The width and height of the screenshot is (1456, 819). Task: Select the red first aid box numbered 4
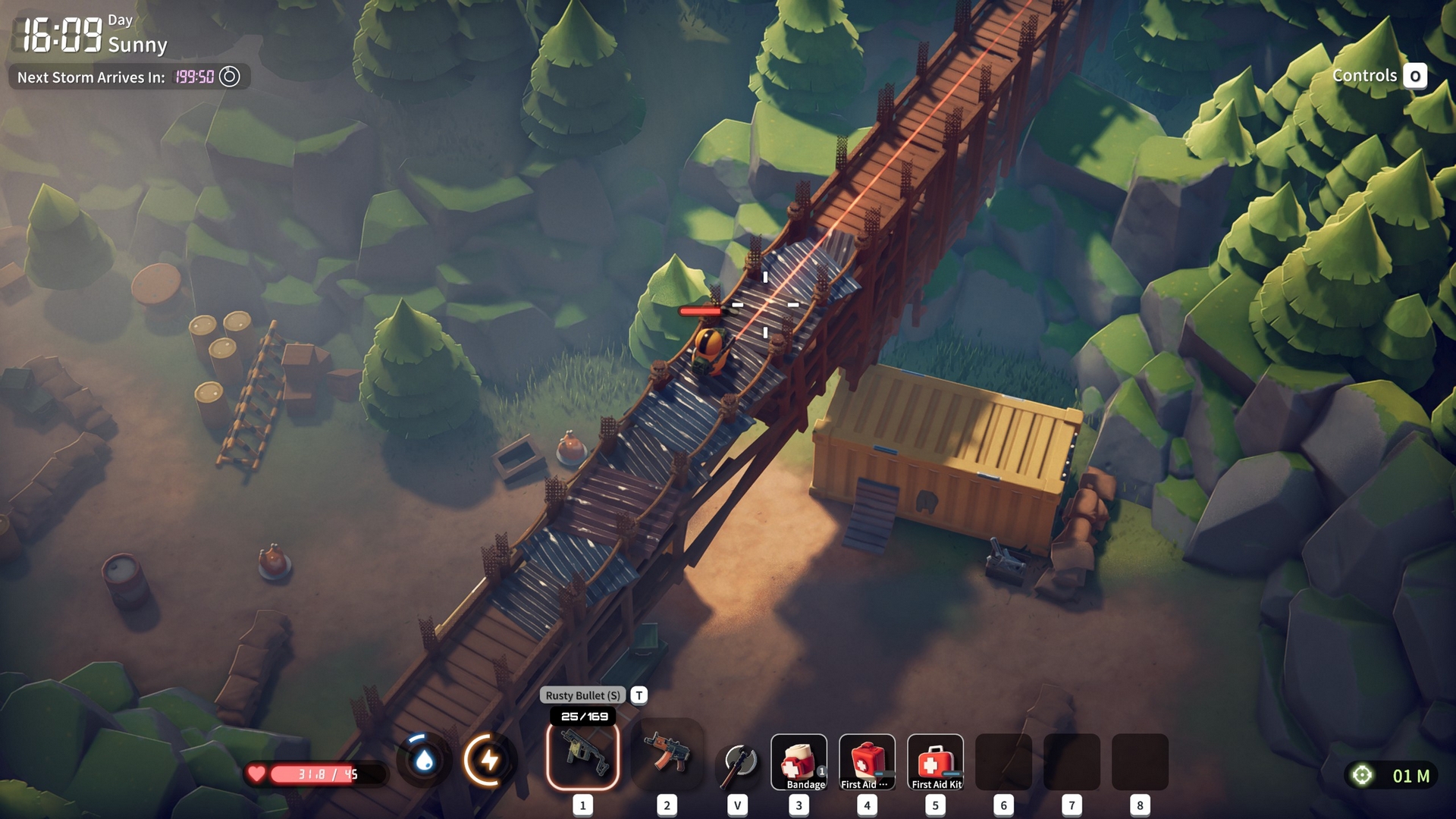click(x=867, y=761)
